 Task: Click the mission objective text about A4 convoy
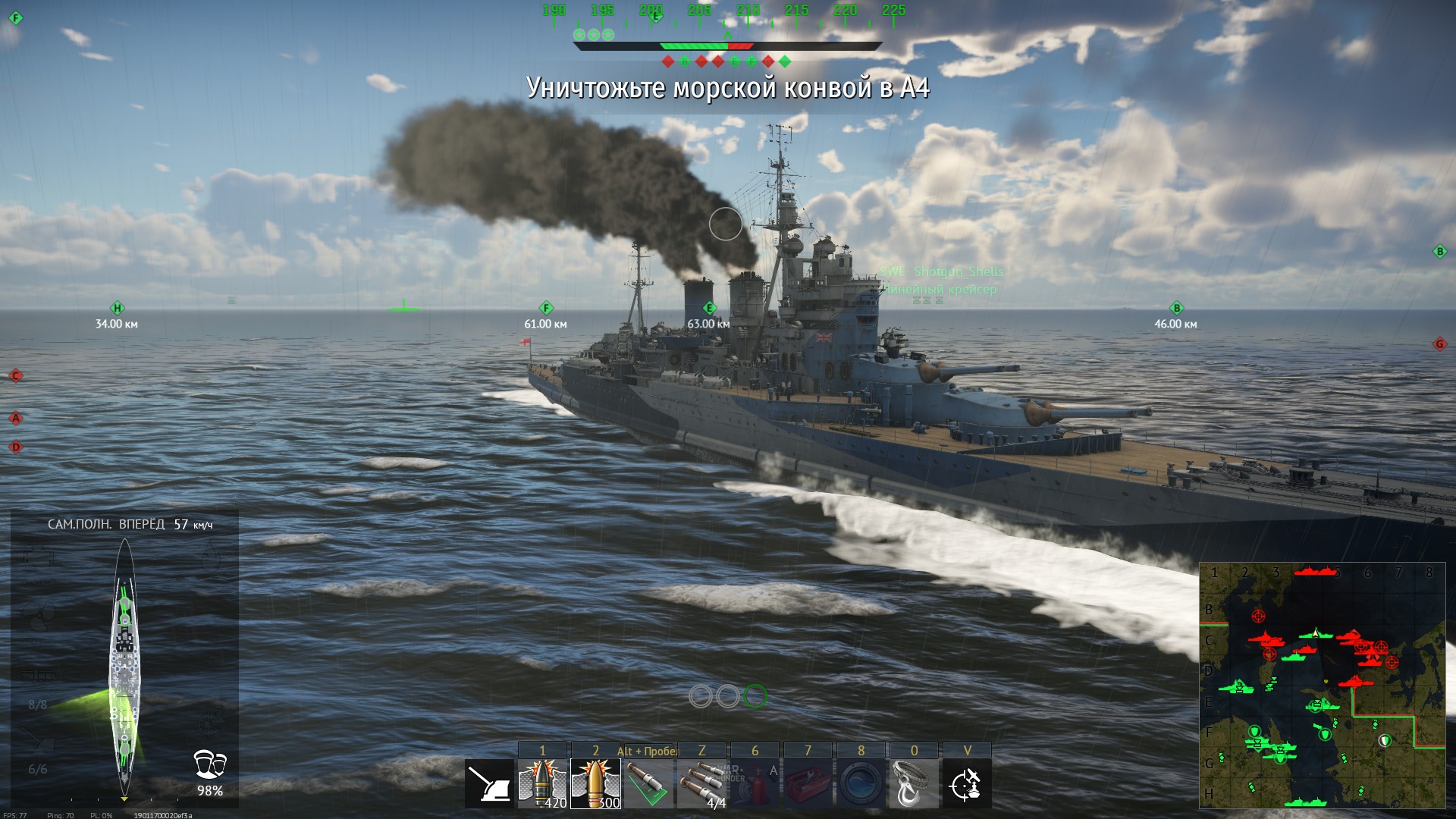coord(728,88)
